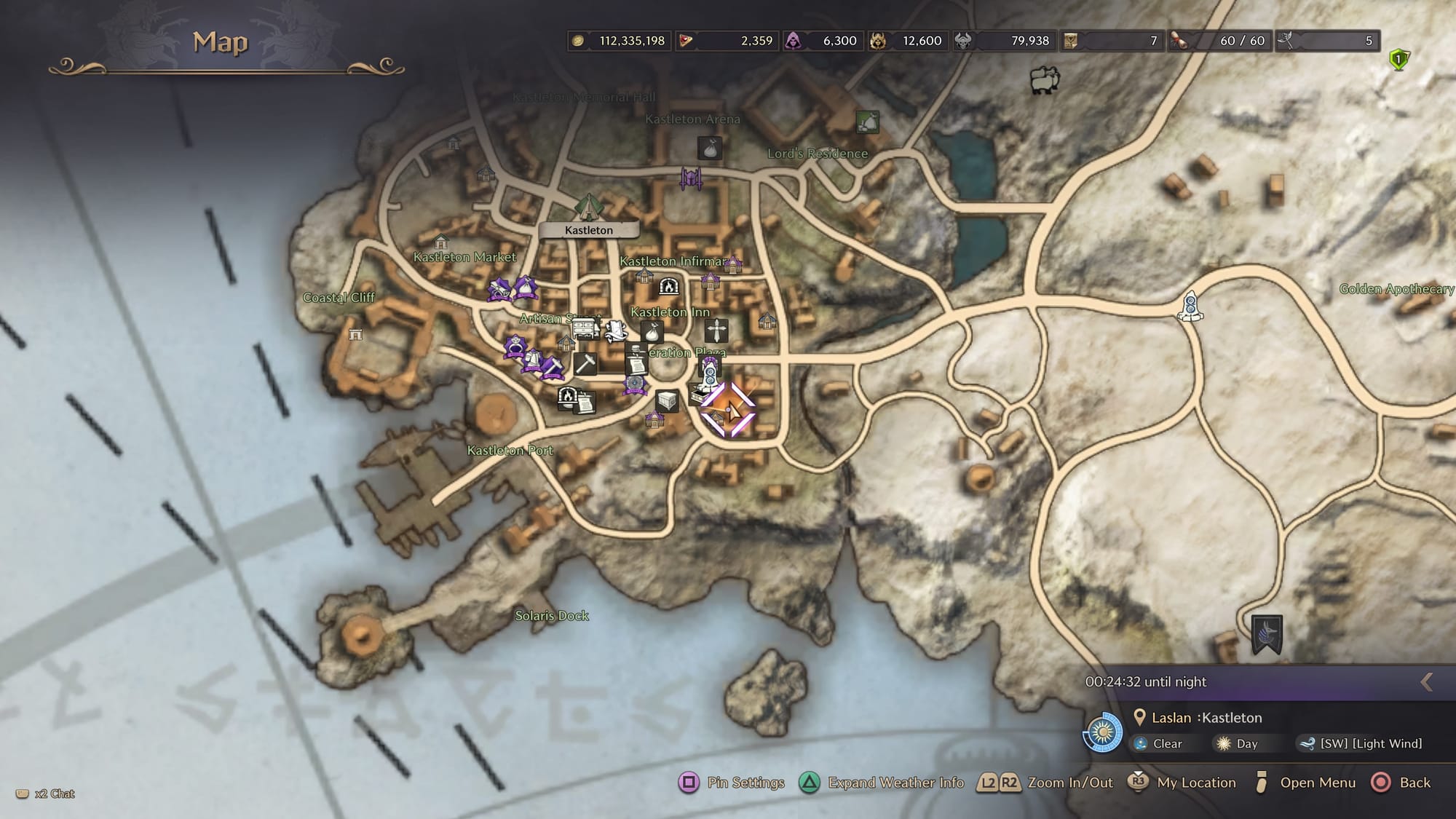Select the dresser furniture marker on Artisan Street
This screenshot has height=819, width=1456.
click(x=585, y=328)
